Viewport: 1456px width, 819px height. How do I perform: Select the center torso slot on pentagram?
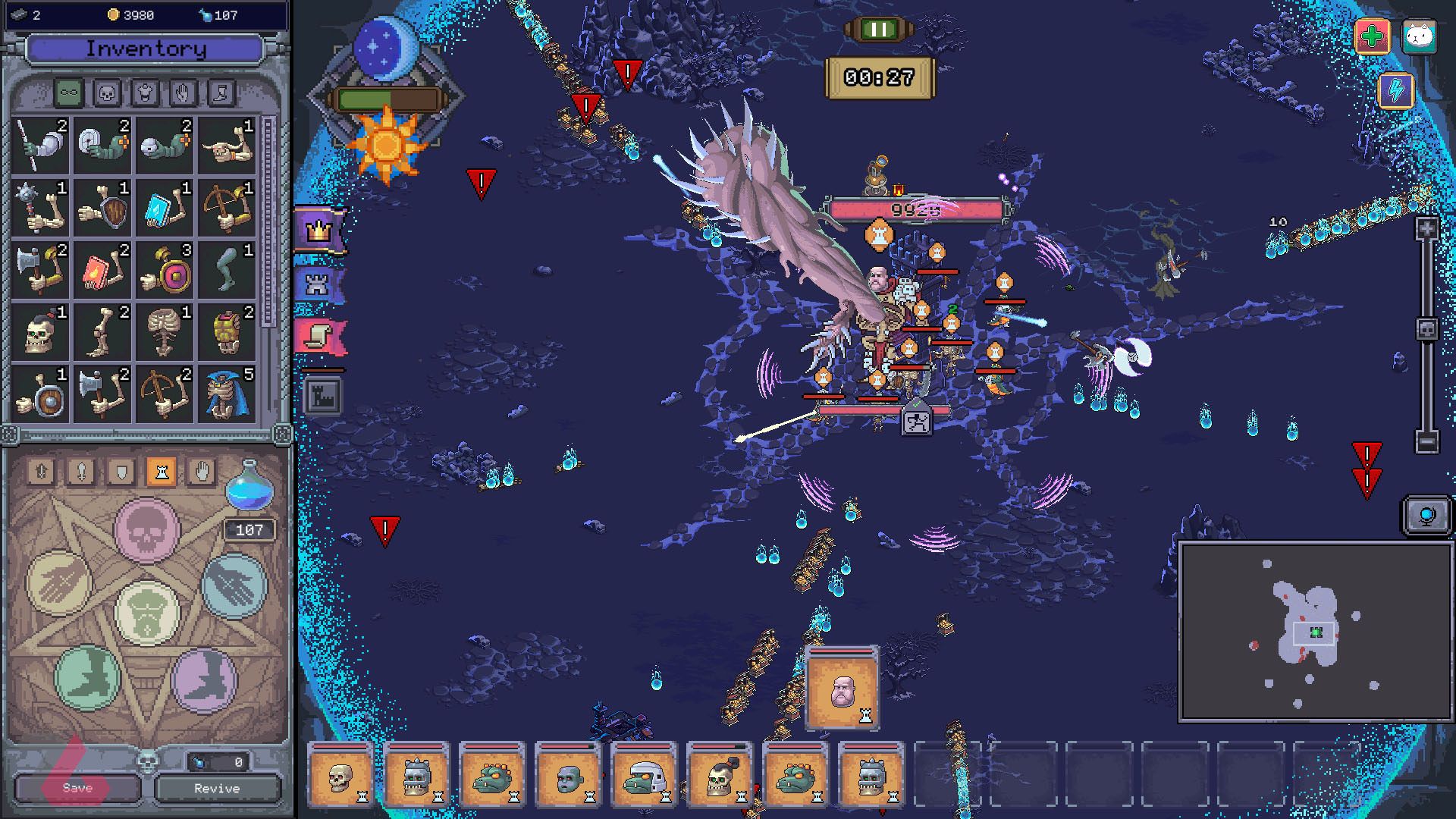pos(147,613)
